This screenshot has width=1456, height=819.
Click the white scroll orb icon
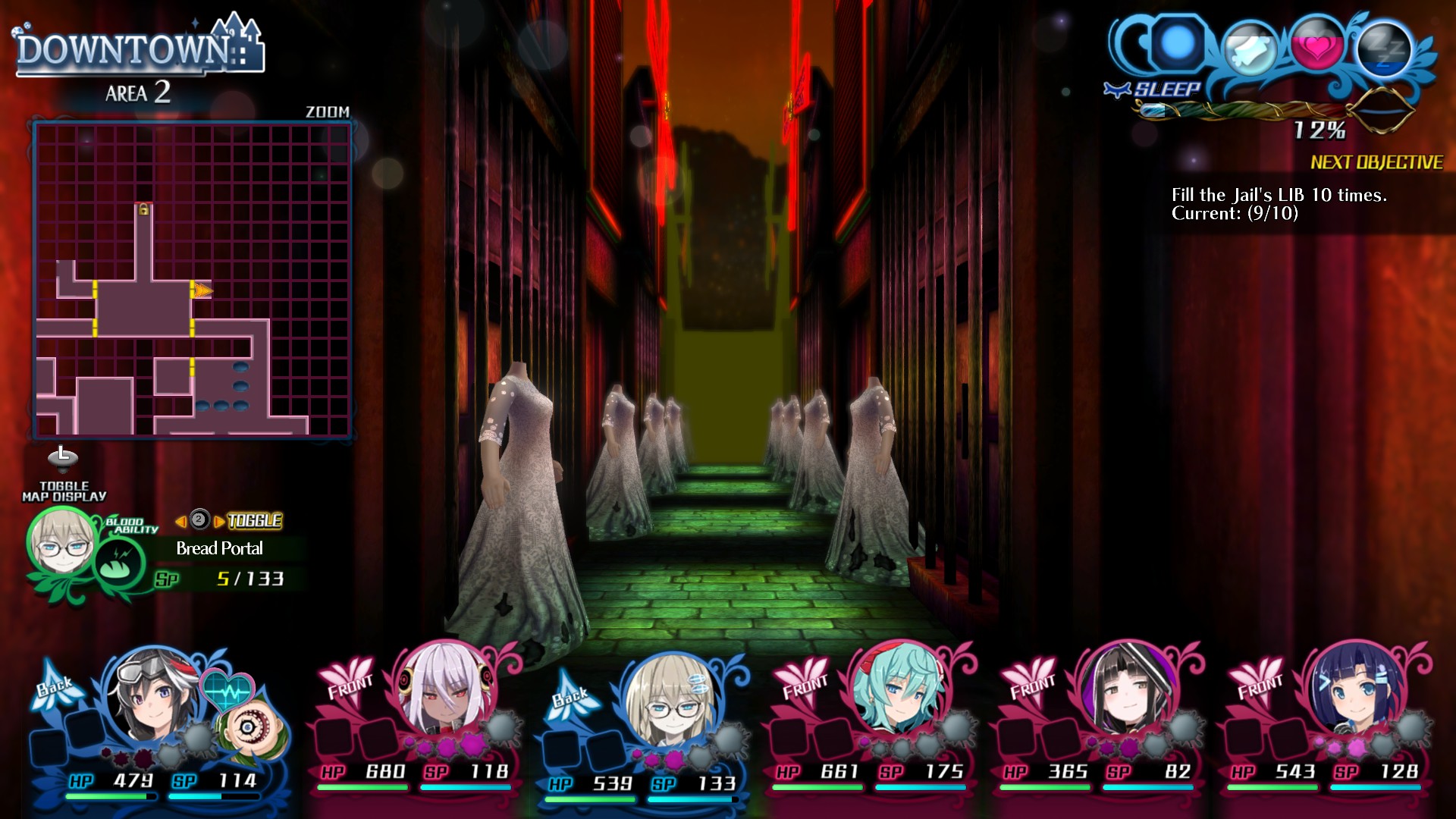pyautogui.click(x=1250, y=50)
